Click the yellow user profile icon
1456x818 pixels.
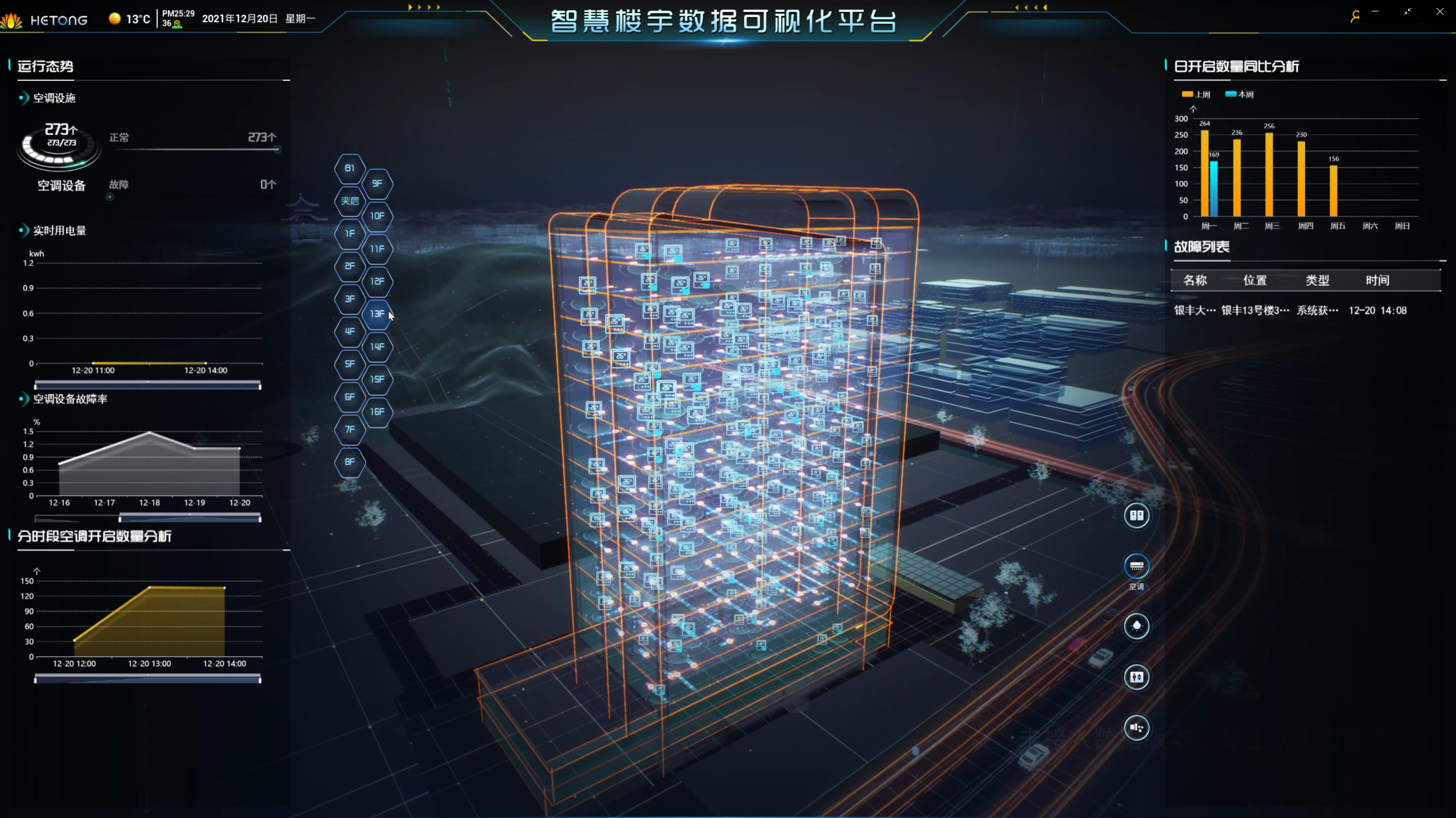1355,17
